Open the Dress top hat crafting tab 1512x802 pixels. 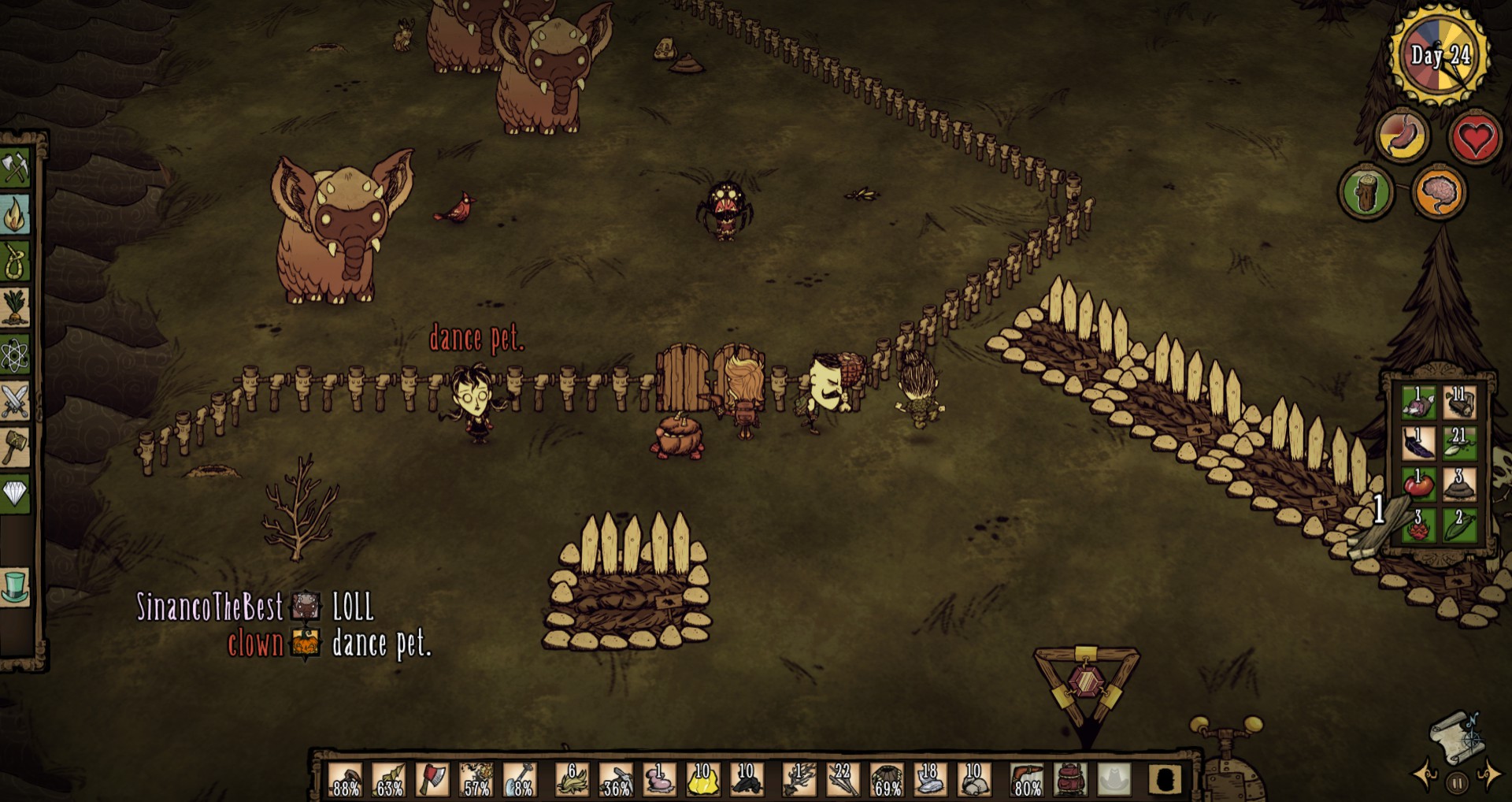tap(16, 588)
